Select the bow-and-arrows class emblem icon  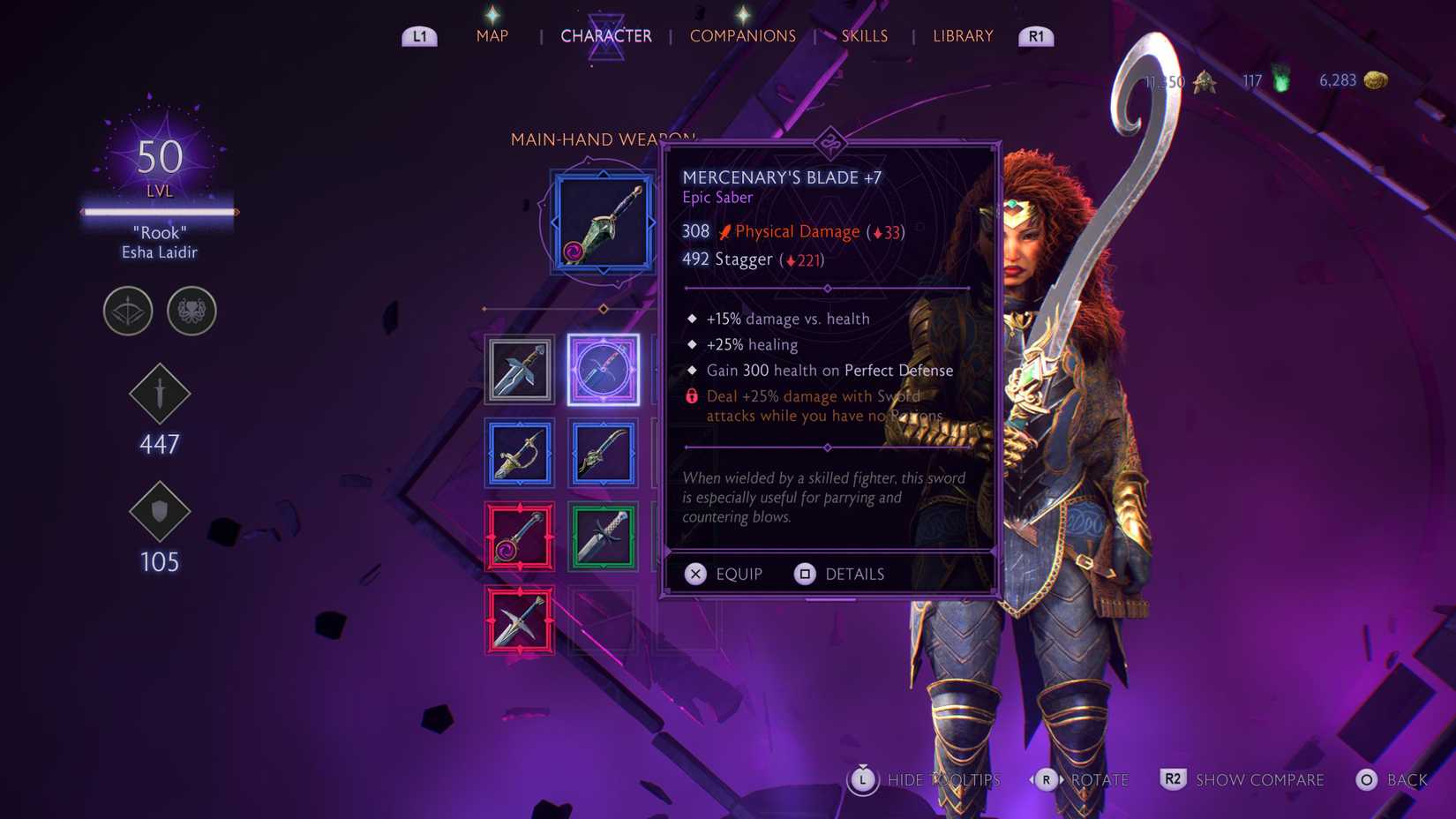[x=128, y=312]
